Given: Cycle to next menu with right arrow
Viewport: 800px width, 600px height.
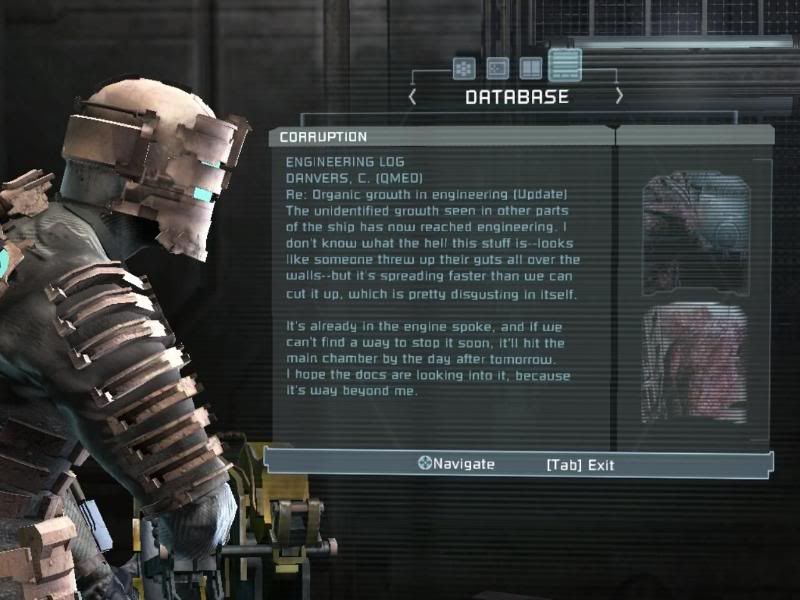Looking at the screenshot, I should [x=619, y=97].
